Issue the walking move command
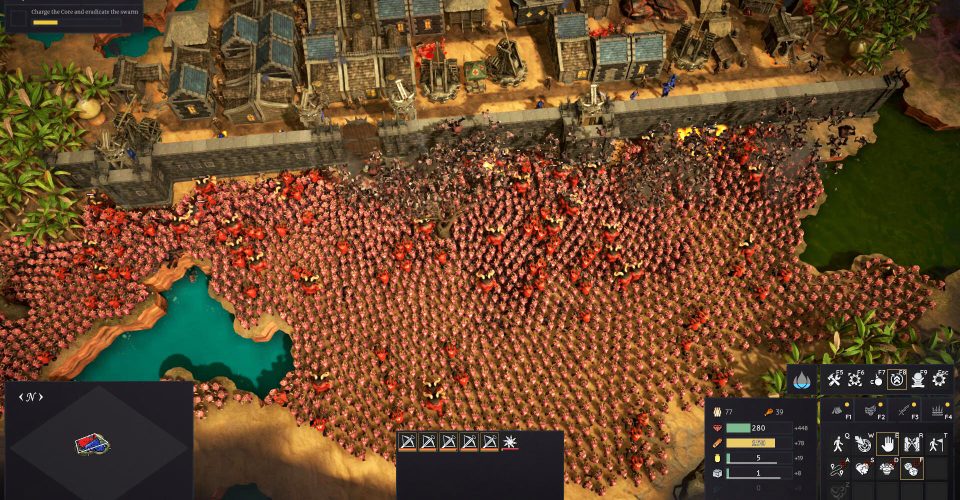Screen dimensions: 960x500 (838, 443)
